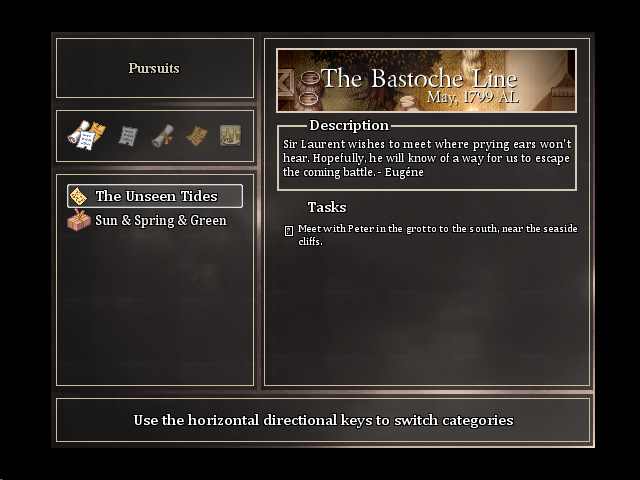
Task: Switch to the all-pursuits scrolls category icon
Action: point(86,135)
